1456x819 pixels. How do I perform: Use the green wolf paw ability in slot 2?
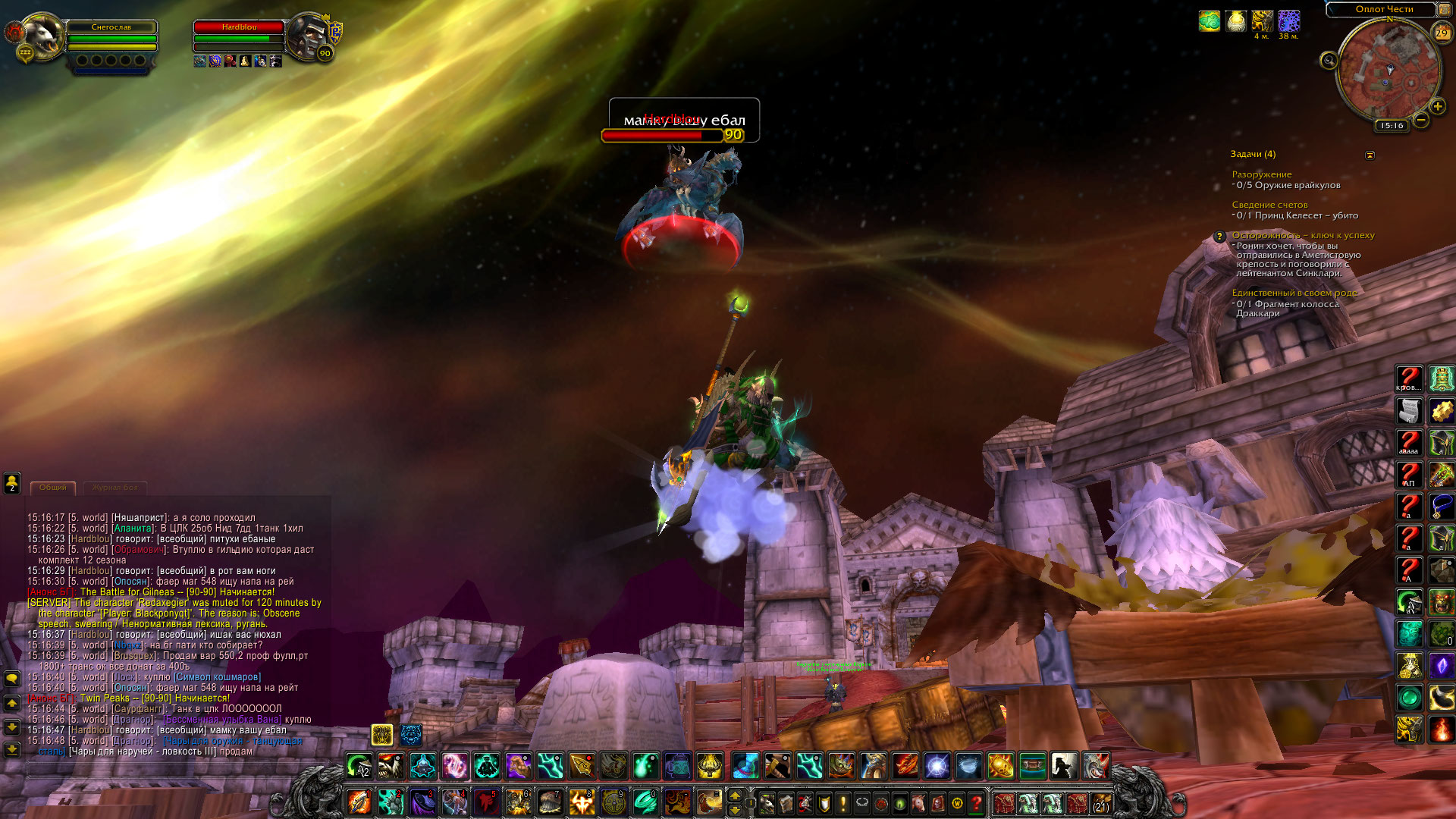coord(391,802)
